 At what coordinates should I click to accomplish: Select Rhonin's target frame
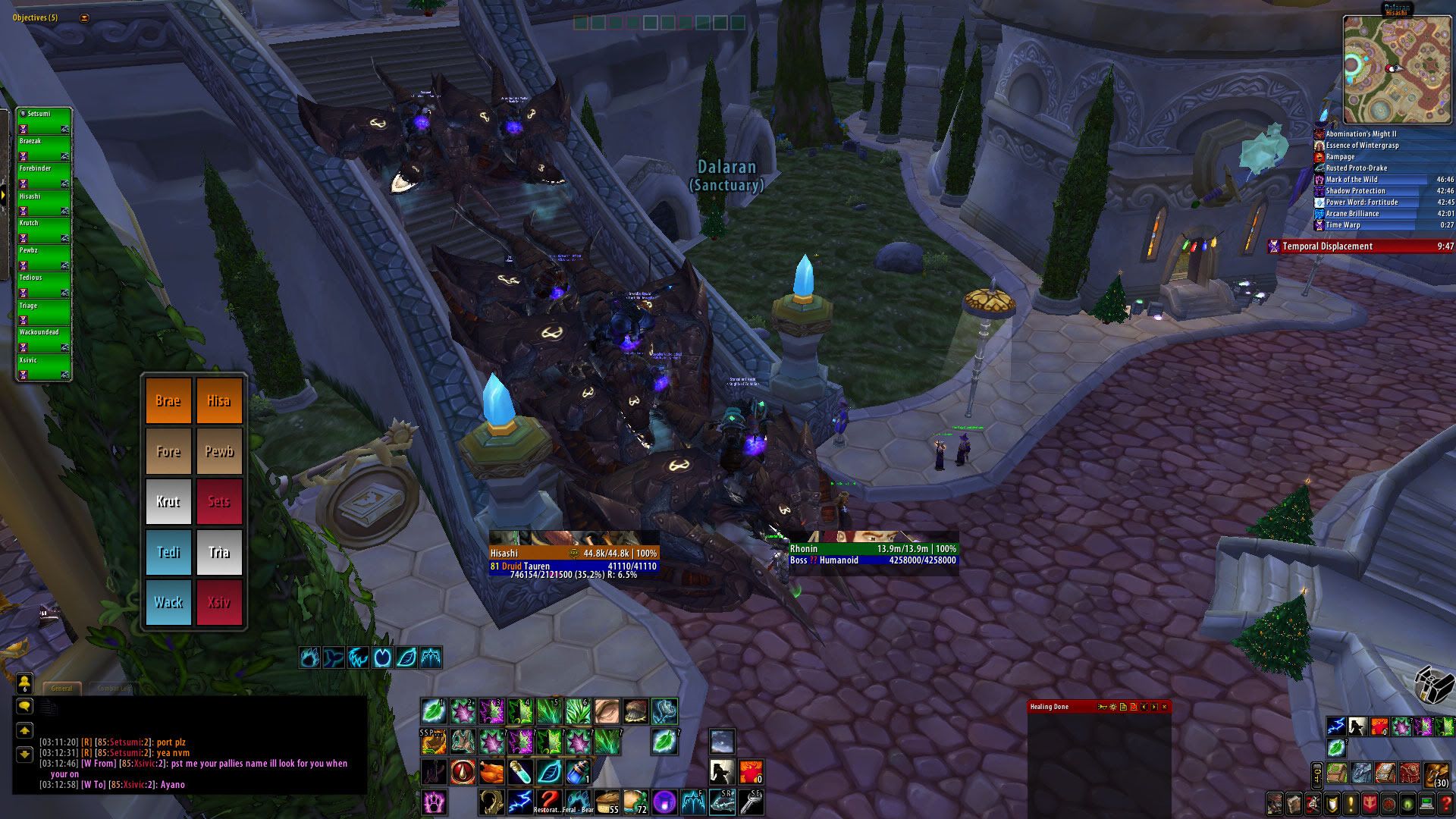(872, 554)
